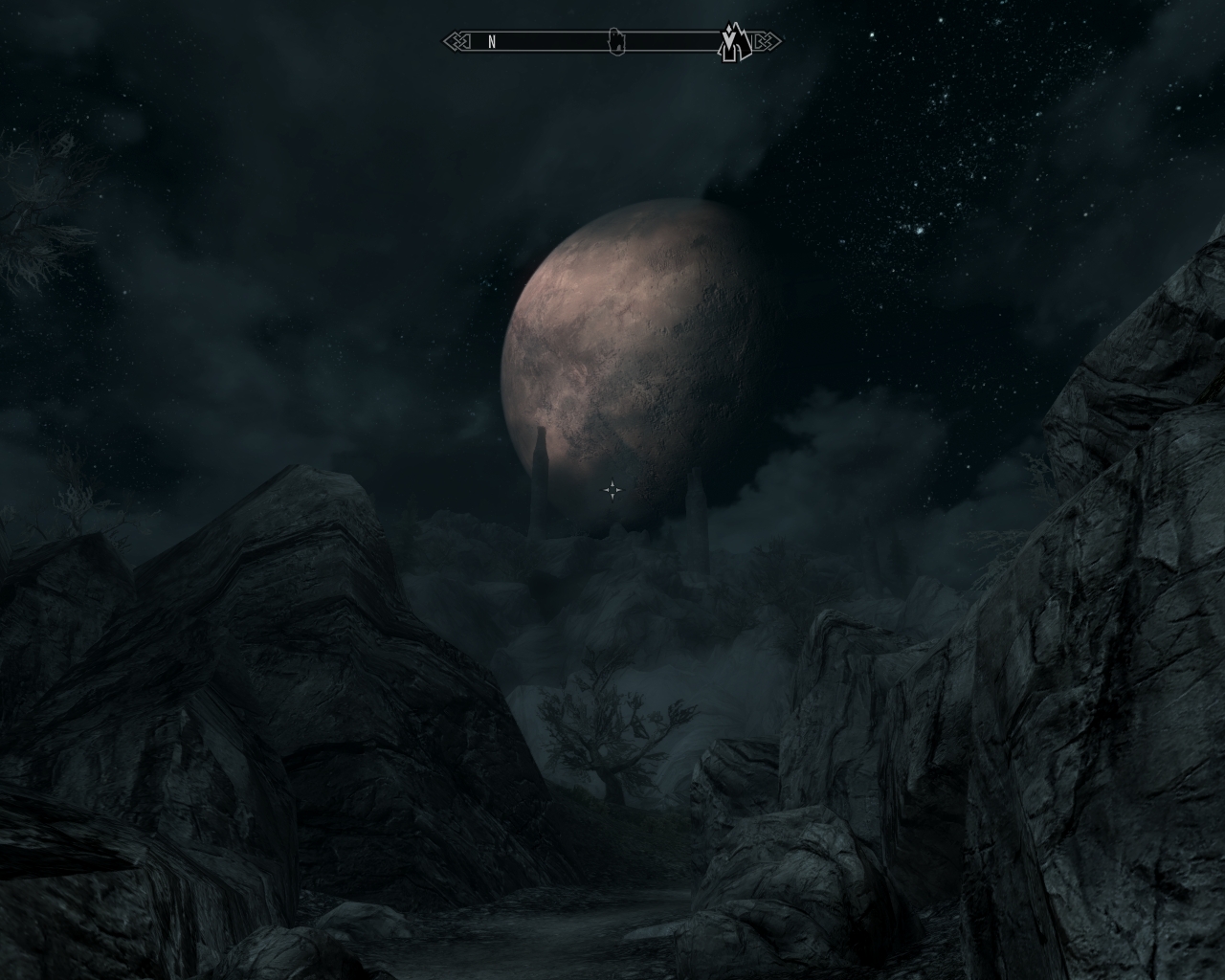Click the North indicator on the compass
Image resolution: width=1225 pixels, height=980 pixels.
(x=492, y=42)
